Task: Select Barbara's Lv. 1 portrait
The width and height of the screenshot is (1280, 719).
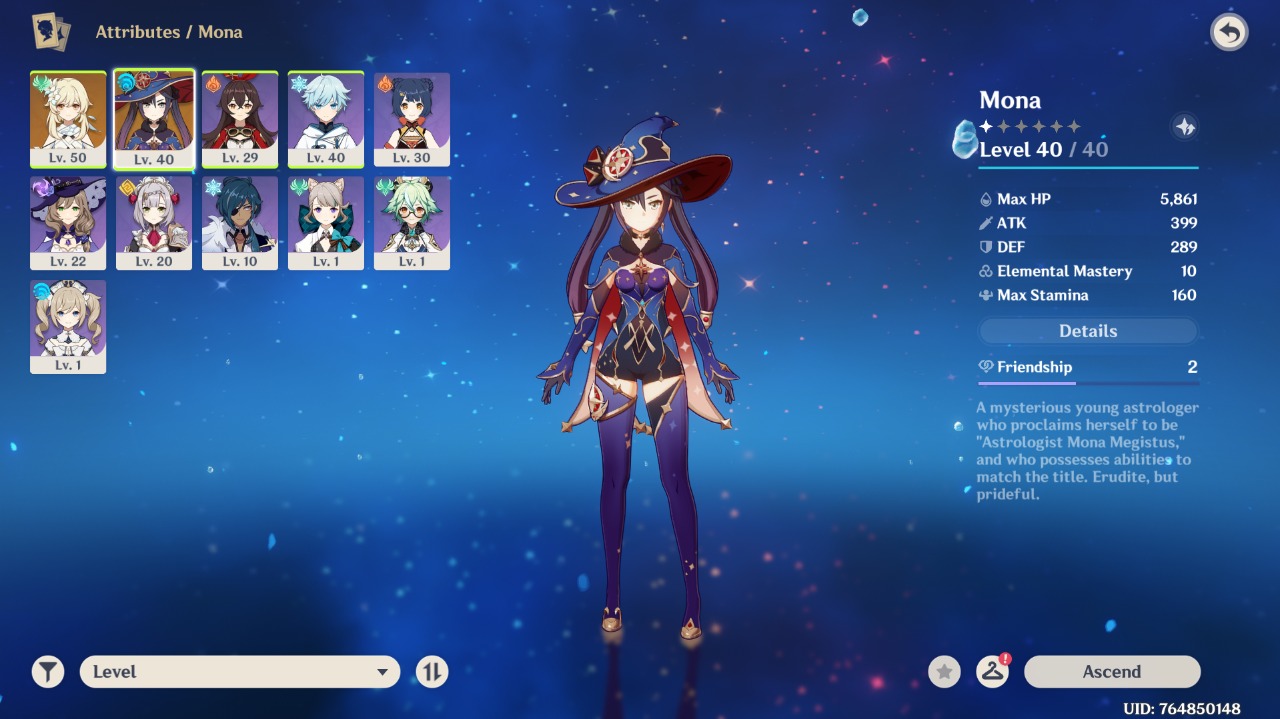Action: coord(68,327)
